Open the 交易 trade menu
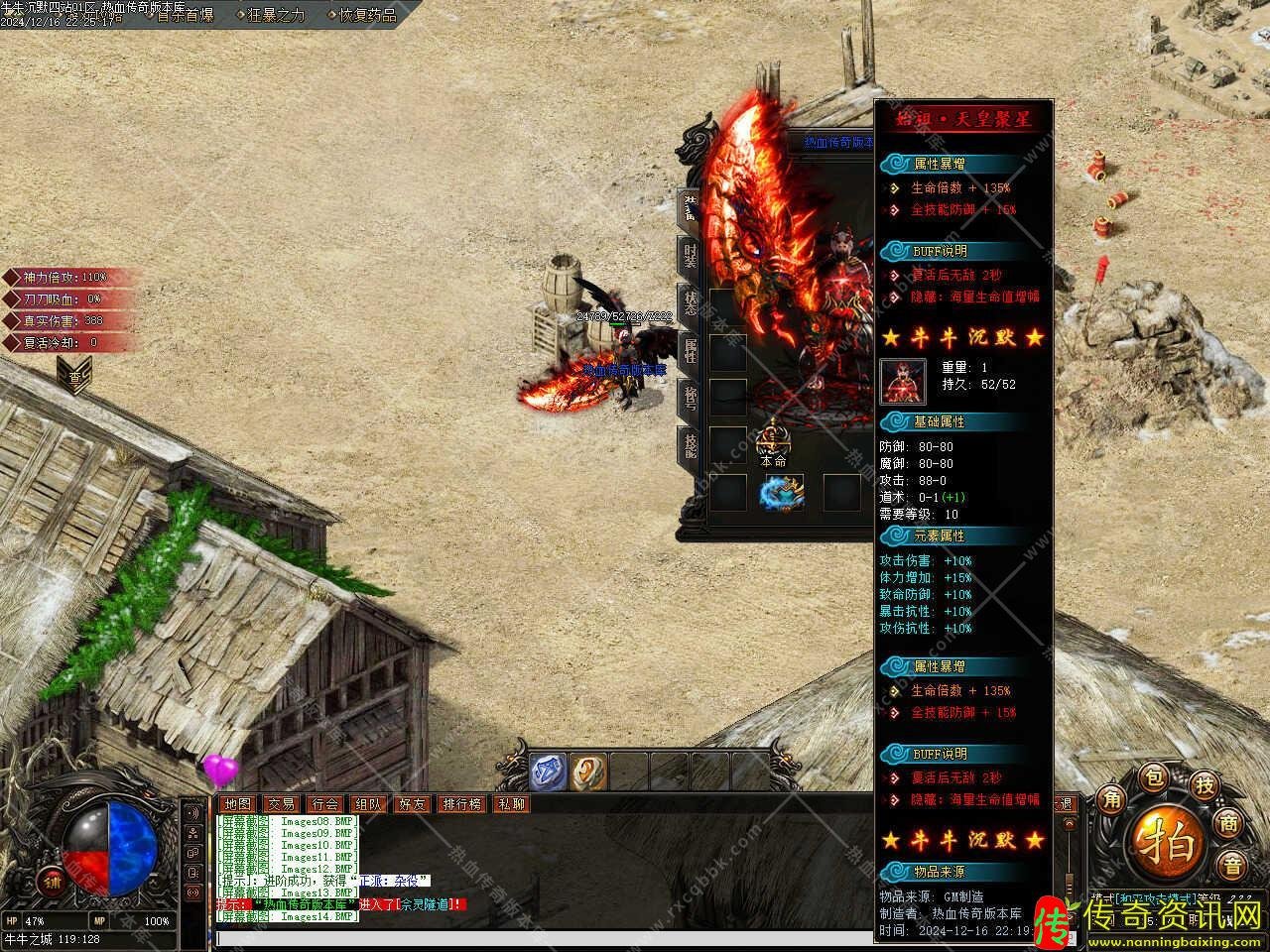Screen dimensions: 1270x952 pos(281,804)
